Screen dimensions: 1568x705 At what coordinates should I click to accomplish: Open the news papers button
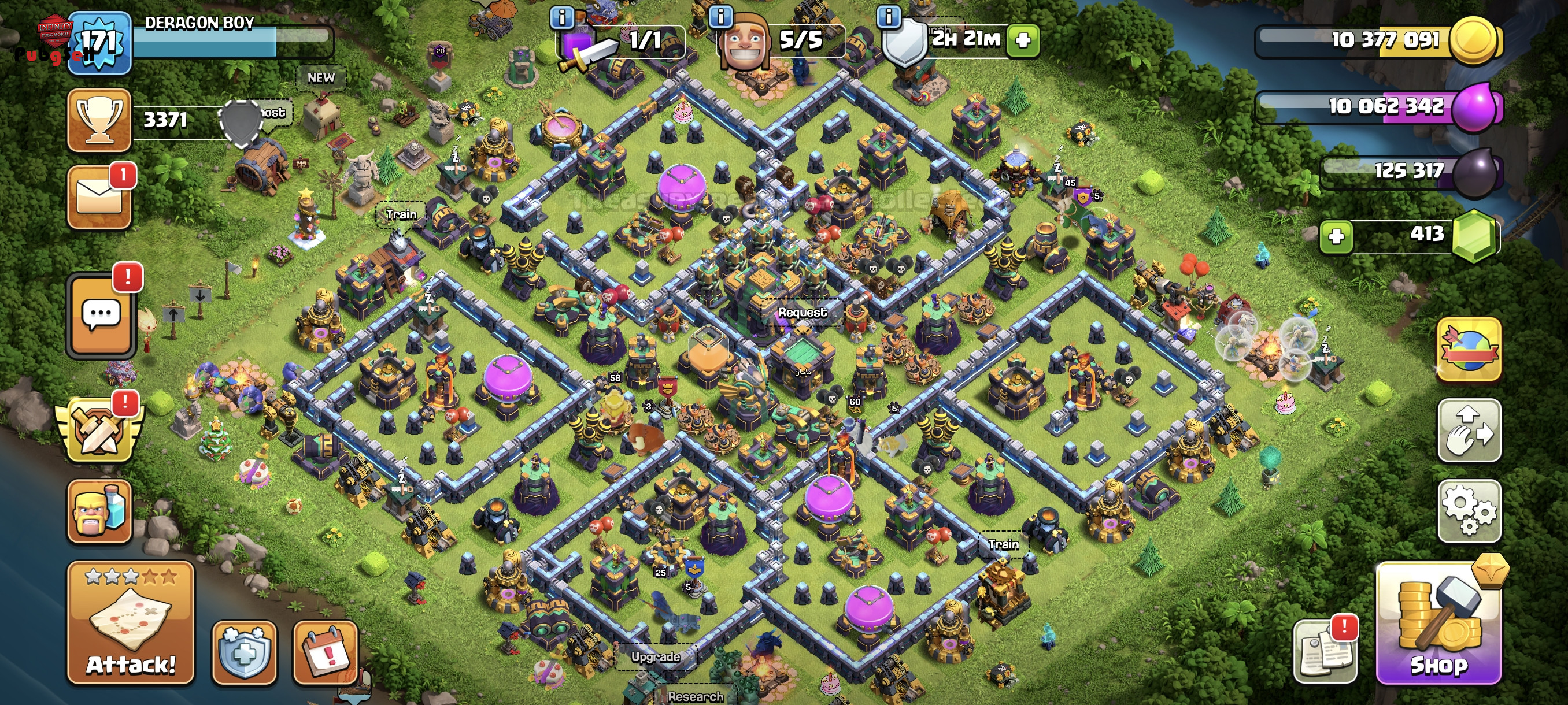[x=1325, y=651]
